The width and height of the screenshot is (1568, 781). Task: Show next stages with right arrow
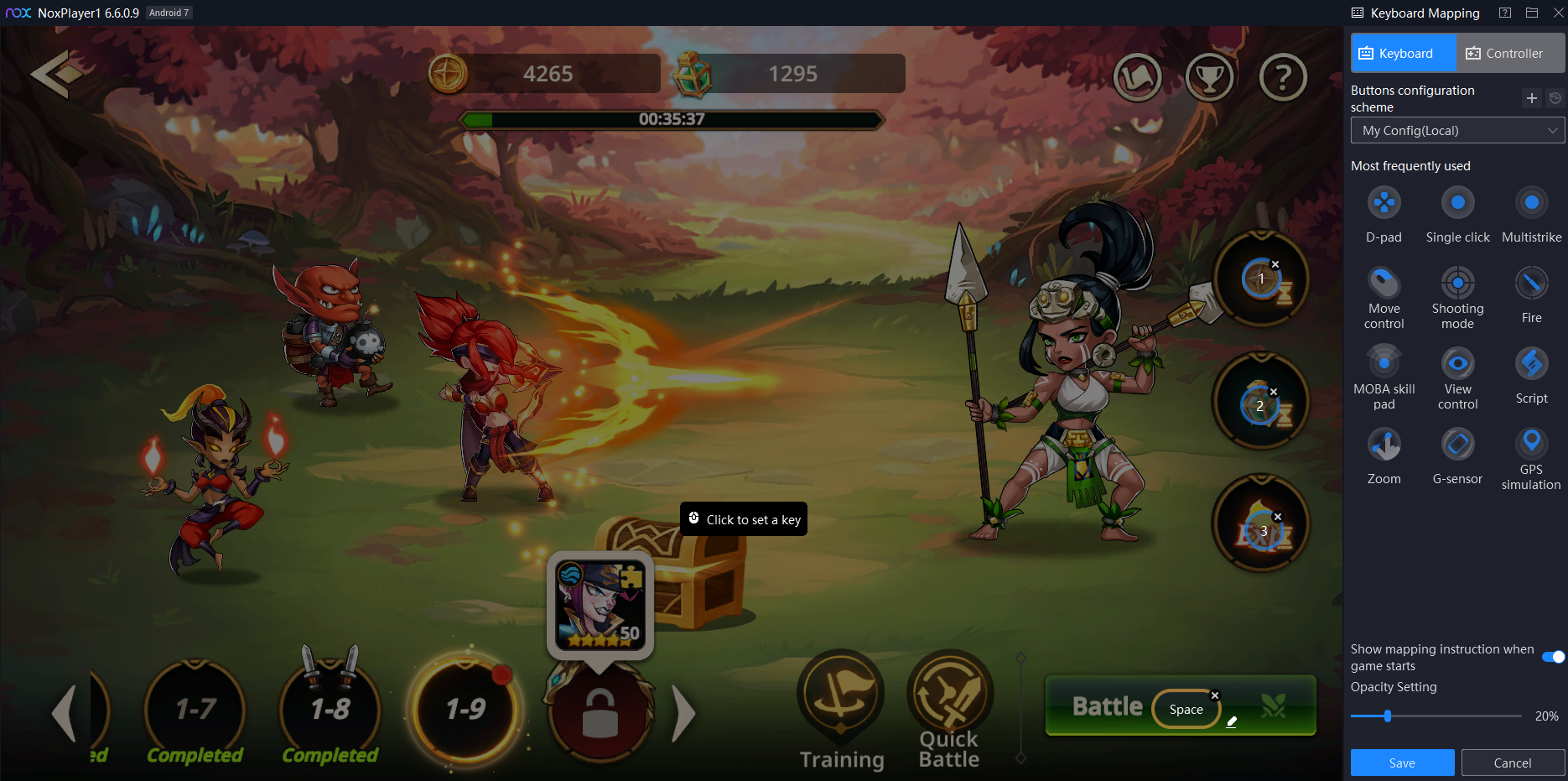click(x=684, y=713)
